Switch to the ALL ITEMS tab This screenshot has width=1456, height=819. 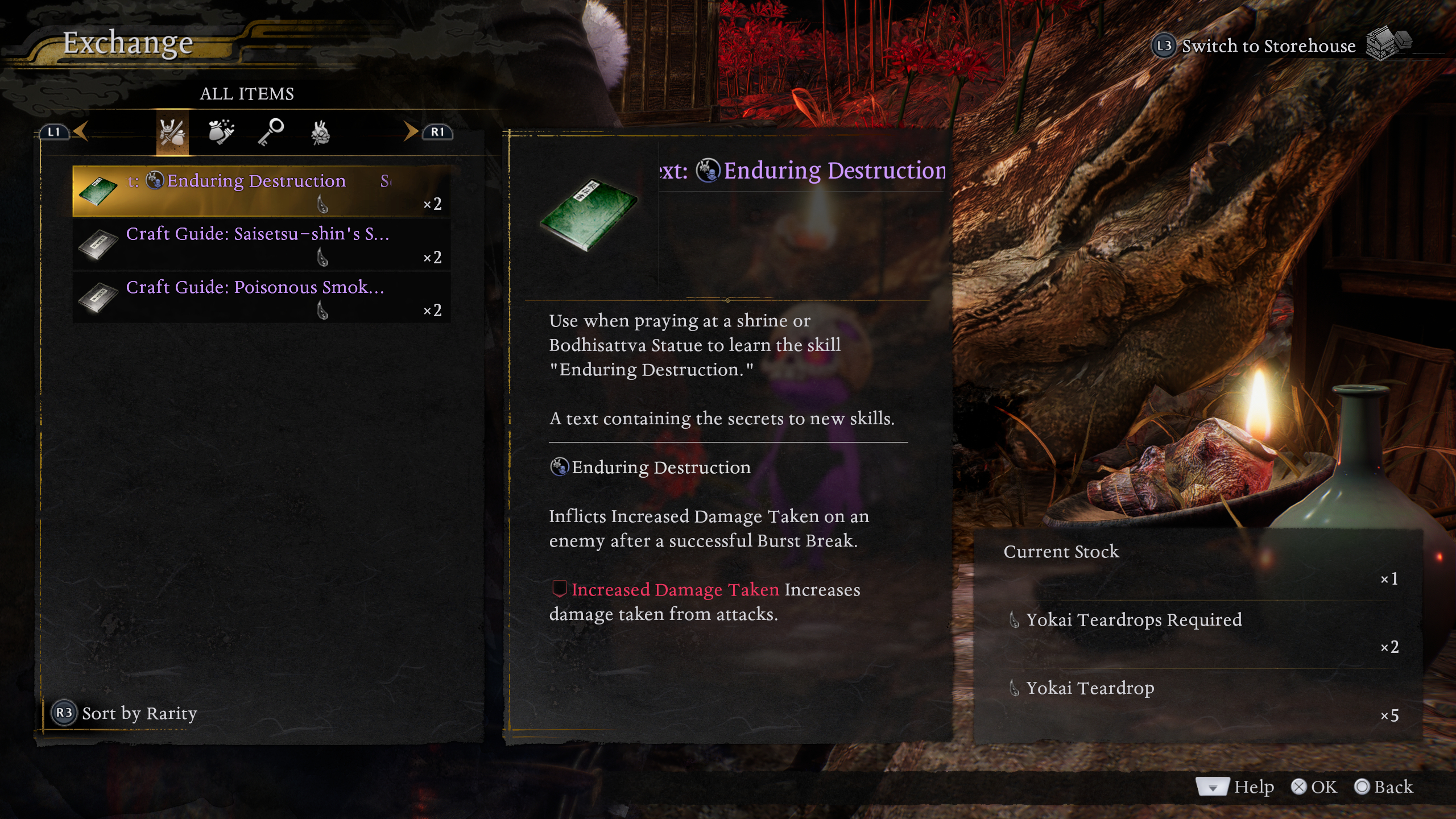click(247, 94)
